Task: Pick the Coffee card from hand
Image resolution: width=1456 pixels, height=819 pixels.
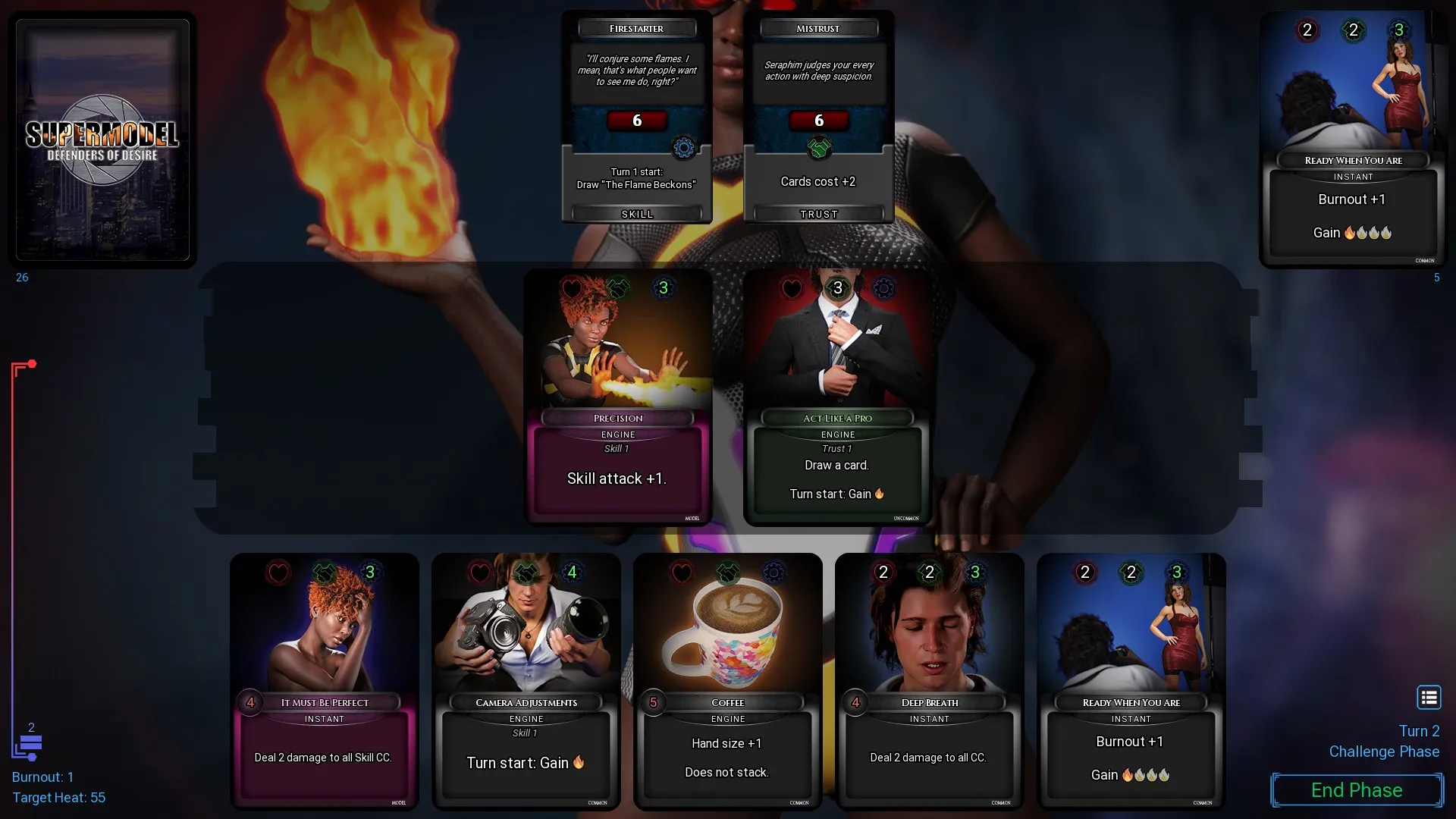Action: coord(728,681)
